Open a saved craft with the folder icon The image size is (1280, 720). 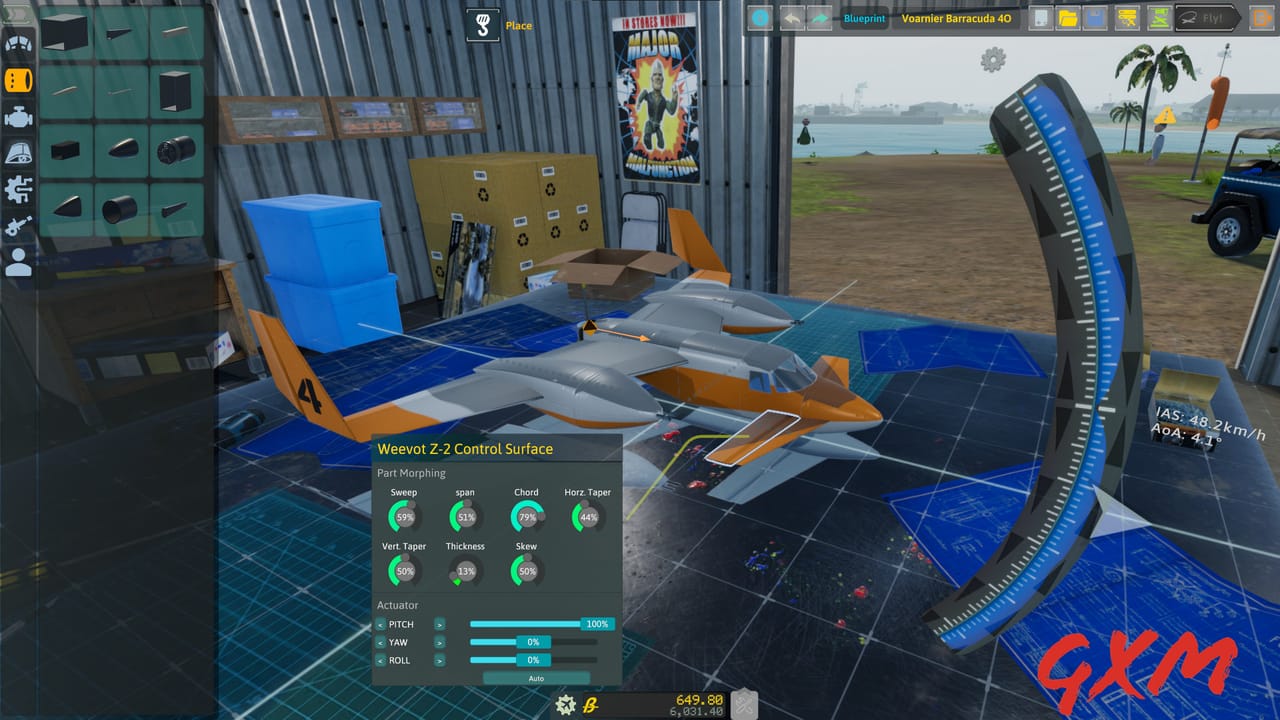1067,17
